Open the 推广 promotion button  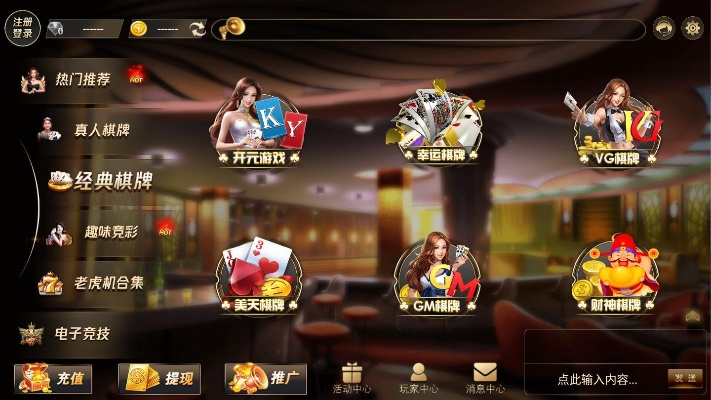click(x=266, y=378)
